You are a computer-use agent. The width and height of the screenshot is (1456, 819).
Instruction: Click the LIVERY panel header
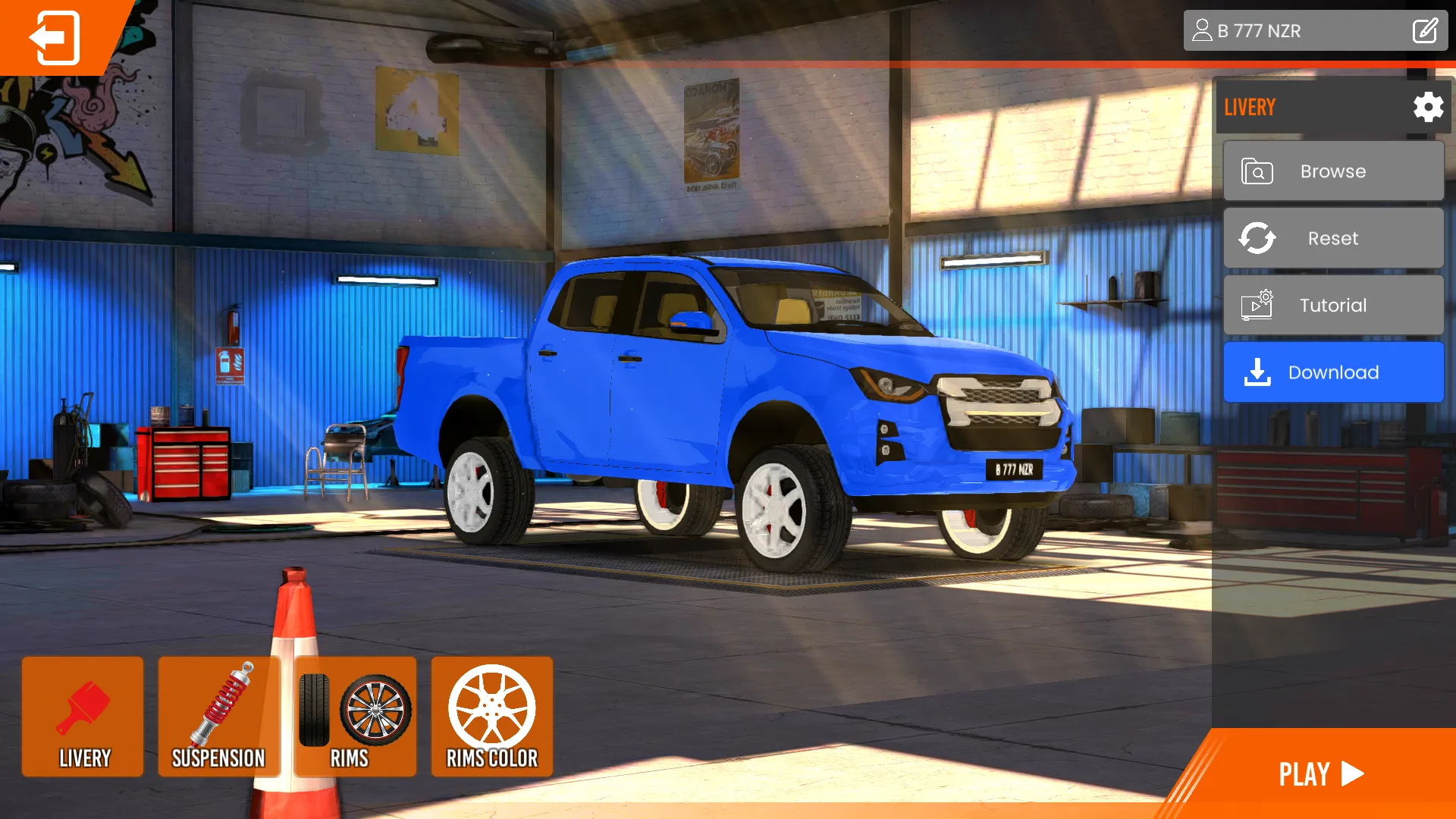tap(1251, 107)
